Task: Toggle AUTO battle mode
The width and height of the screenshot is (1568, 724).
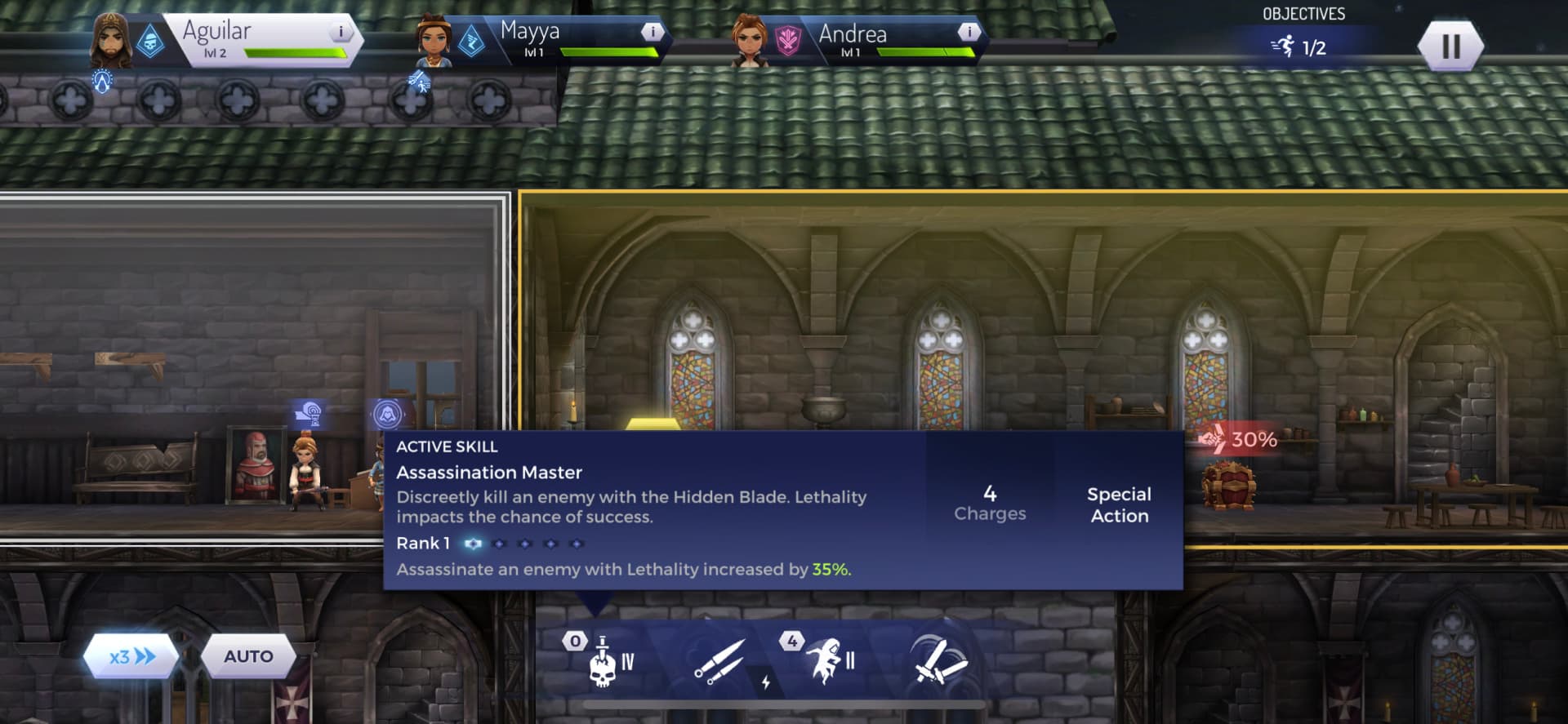Action: (x=250, y=656)
